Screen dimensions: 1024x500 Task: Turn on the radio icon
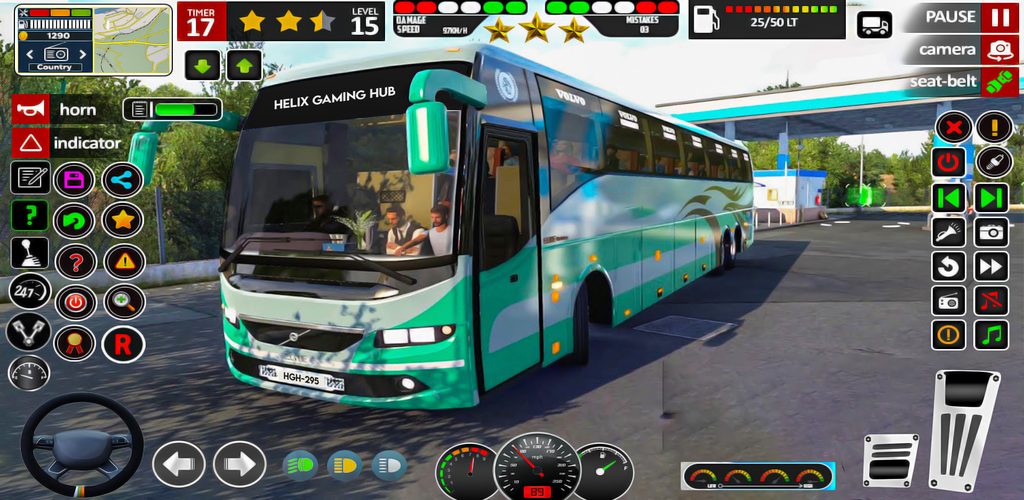tap(948, 300)
